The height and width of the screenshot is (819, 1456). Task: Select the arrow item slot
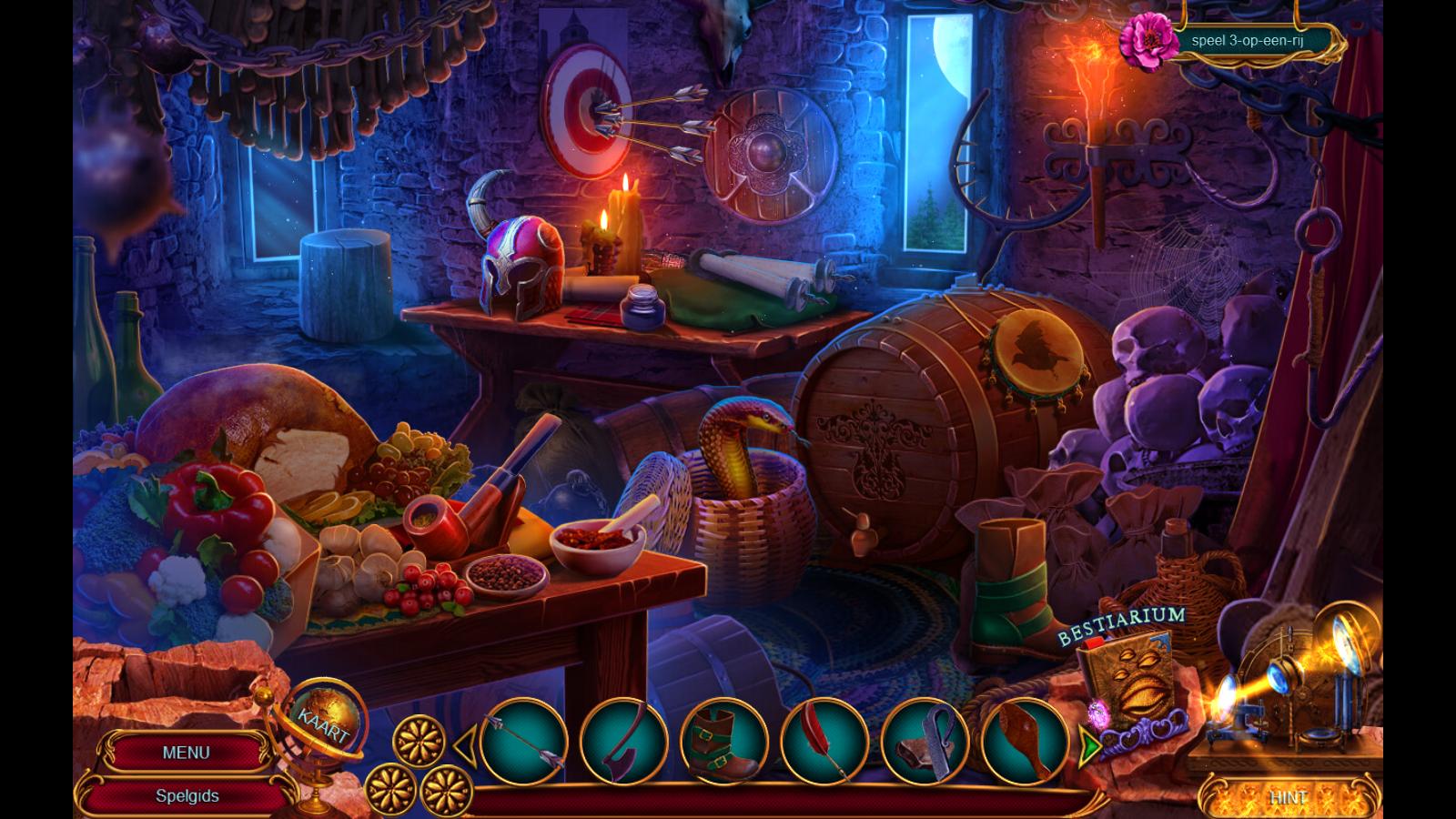523,741
